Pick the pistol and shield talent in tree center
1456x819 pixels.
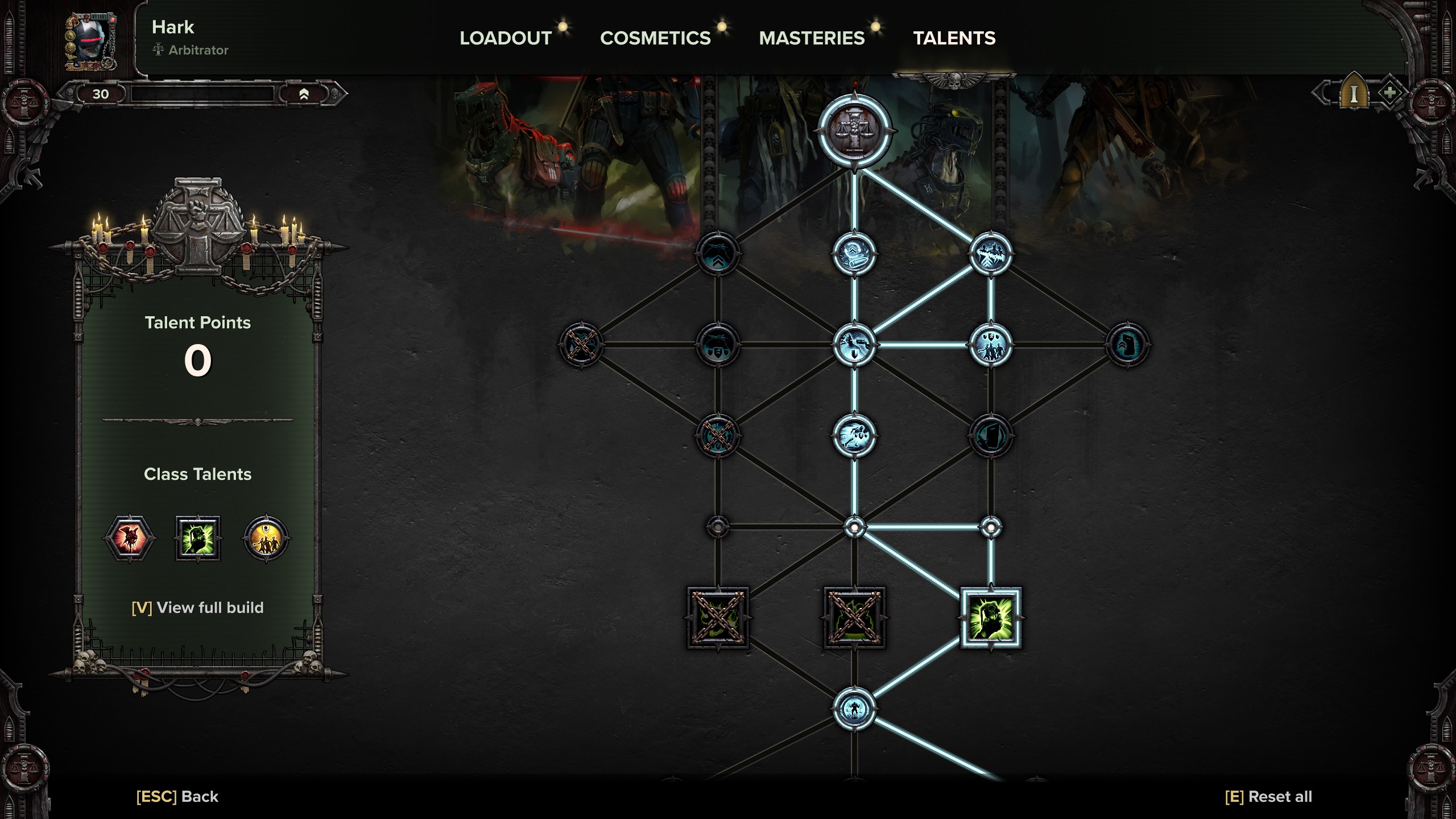point(854,345)
